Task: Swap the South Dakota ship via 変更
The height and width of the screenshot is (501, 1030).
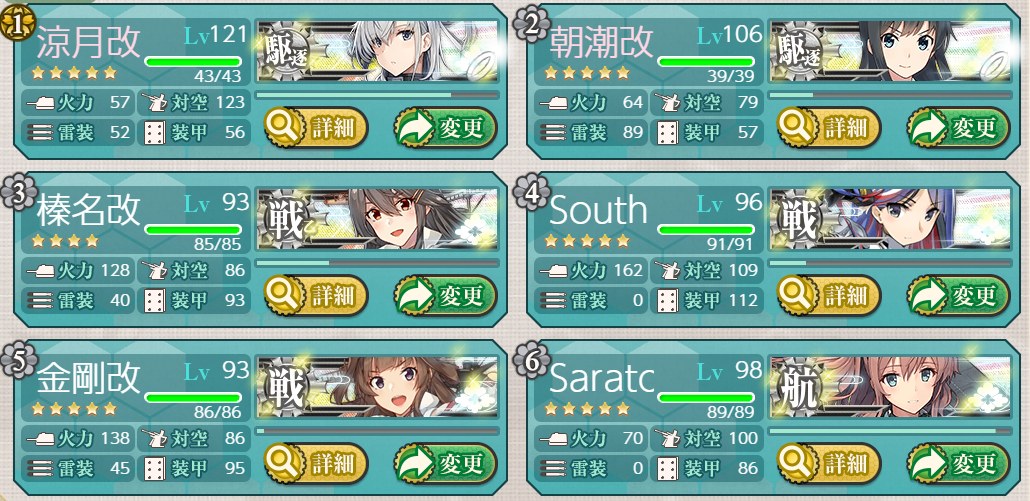Action: (958, 296)
